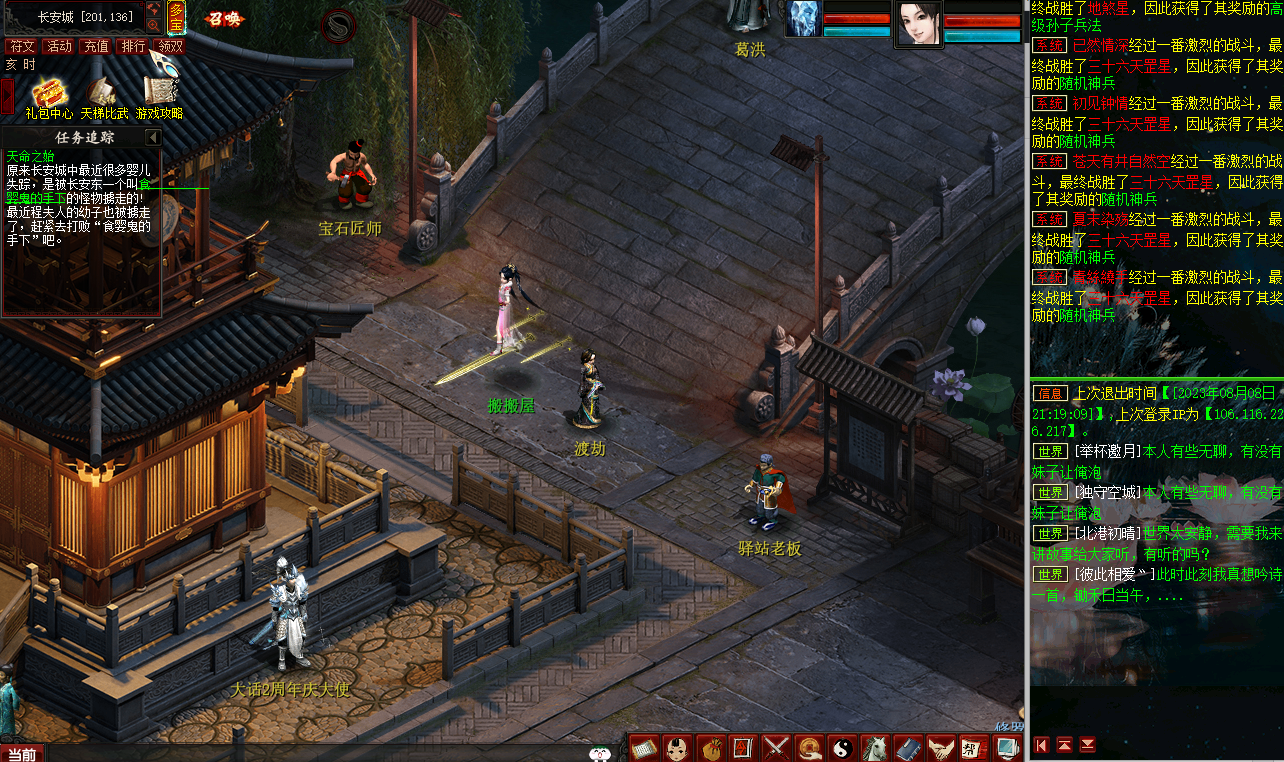This screenshot has height=762, width=1284.
Task: Activate the 召唤 (summon) button
Action: [224, 18]
